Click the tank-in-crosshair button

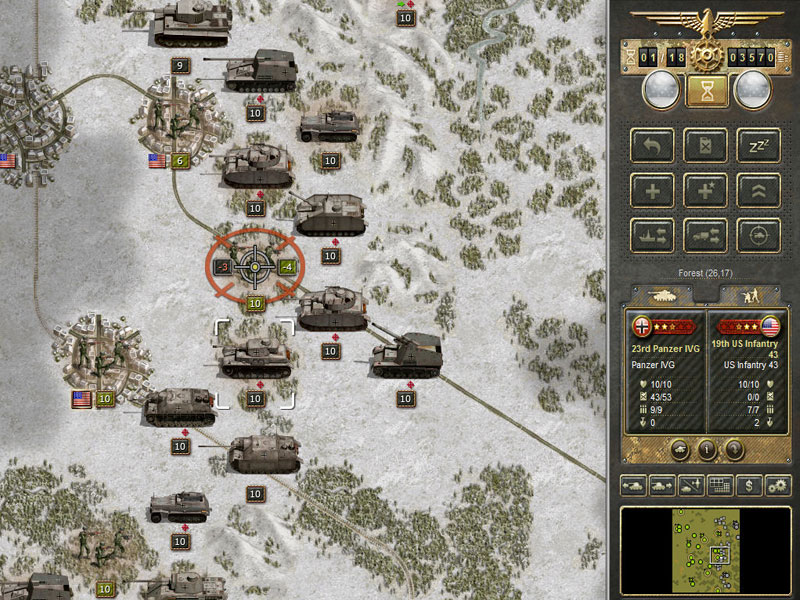pos(758,235)
